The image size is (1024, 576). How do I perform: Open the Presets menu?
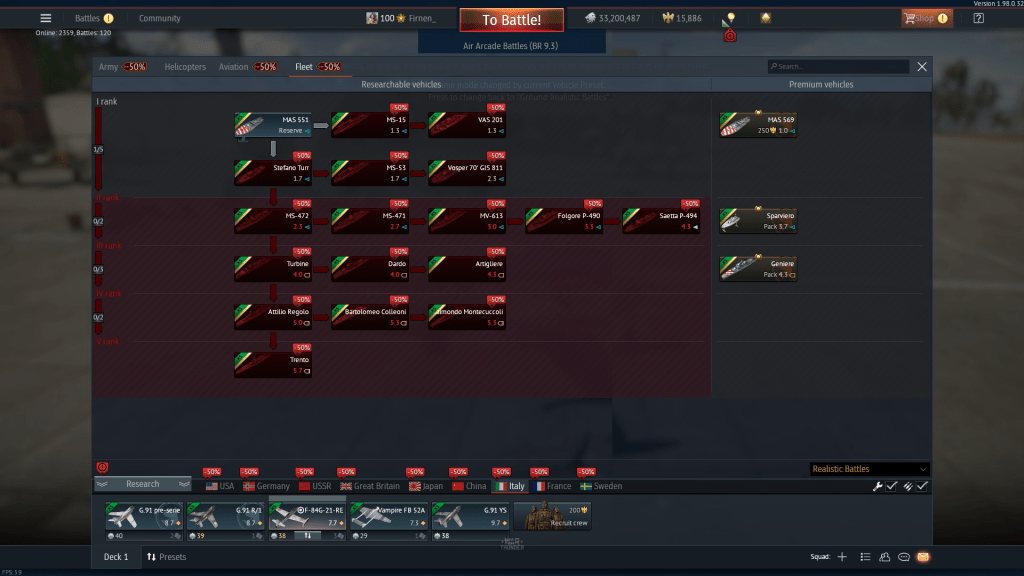(166, 557)
